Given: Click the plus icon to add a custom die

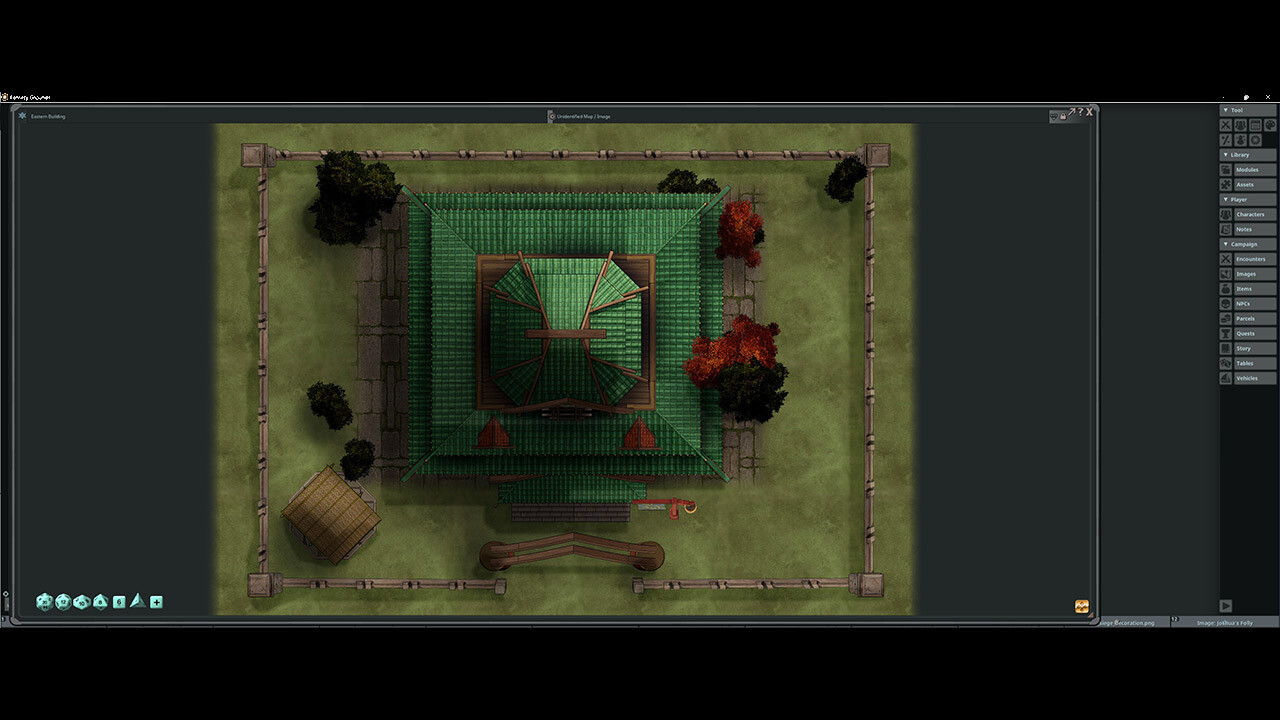Looking at the screenshot, I should click(x=156, y=601).
